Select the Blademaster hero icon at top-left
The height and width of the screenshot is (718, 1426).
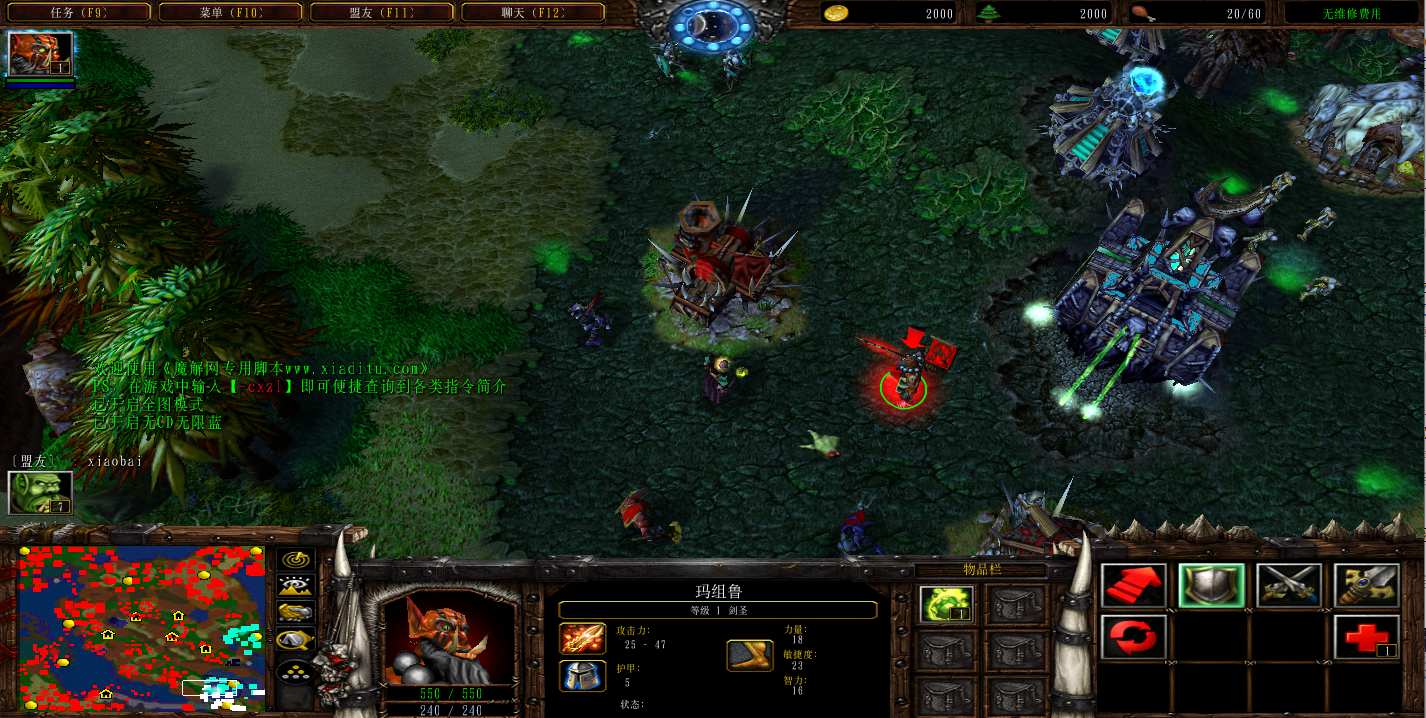(41, 54)
